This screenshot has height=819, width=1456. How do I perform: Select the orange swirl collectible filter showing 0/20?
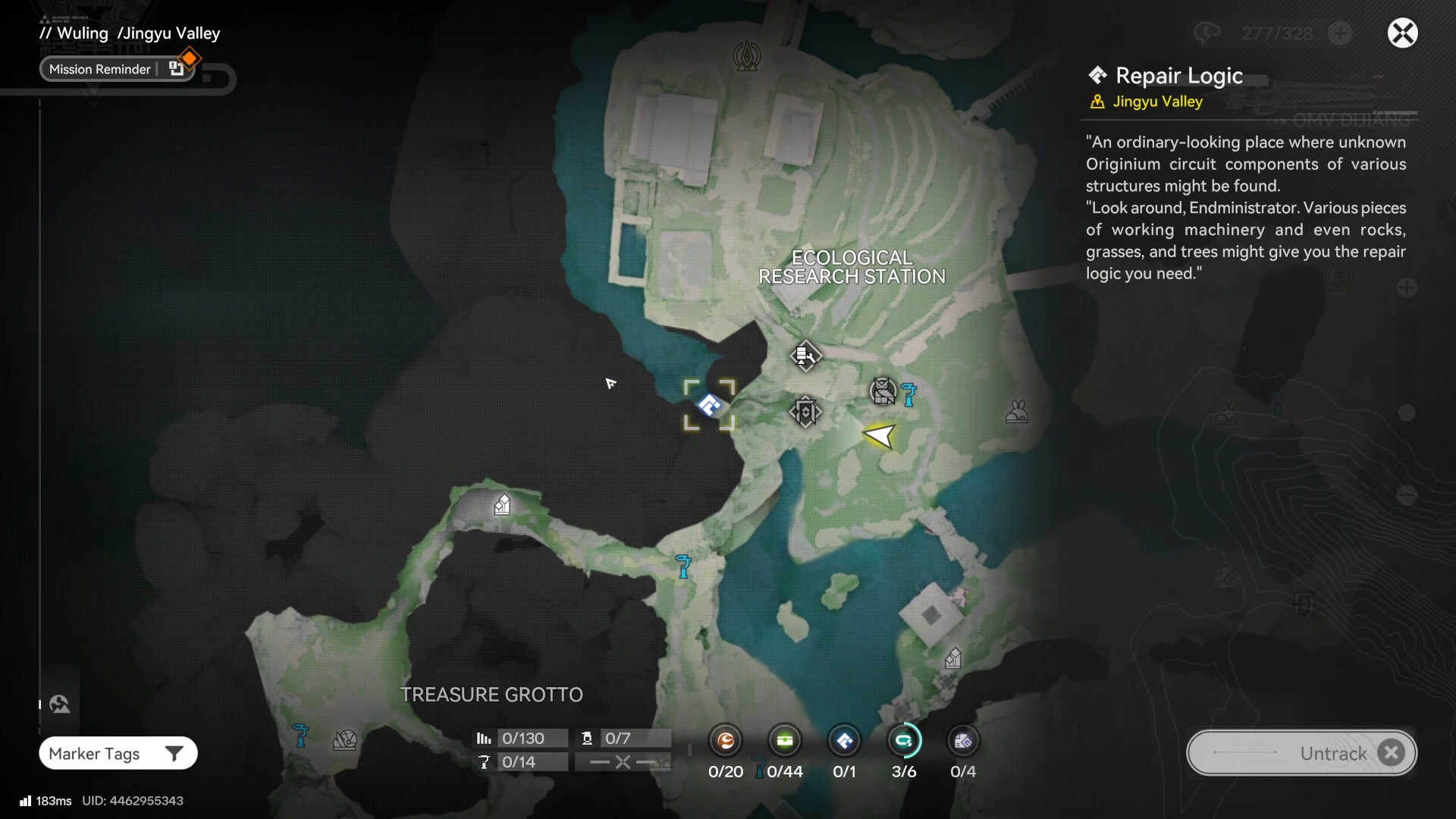pos(726,741)
